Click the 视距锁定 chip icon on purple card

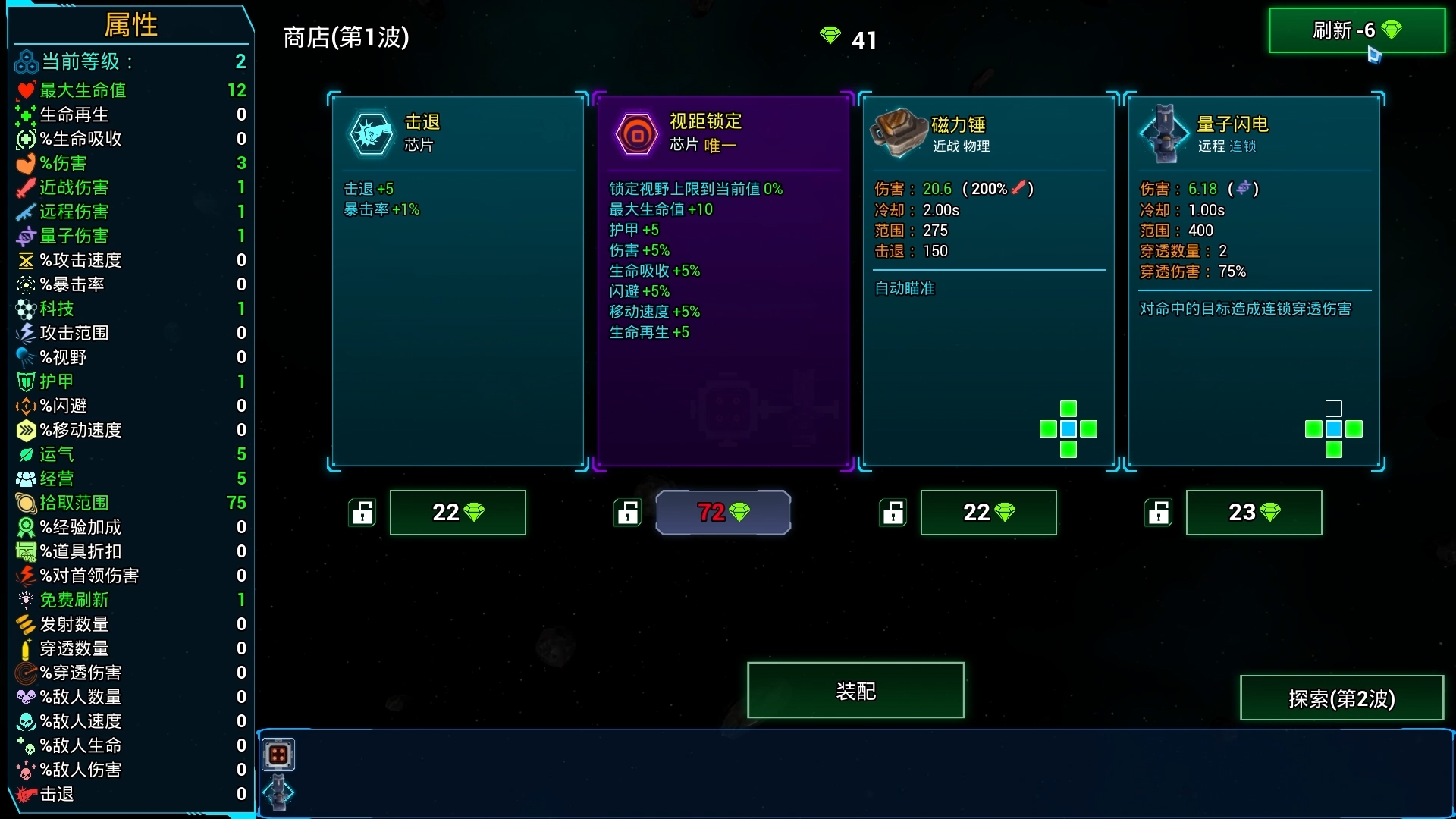(x=636, y=133)
